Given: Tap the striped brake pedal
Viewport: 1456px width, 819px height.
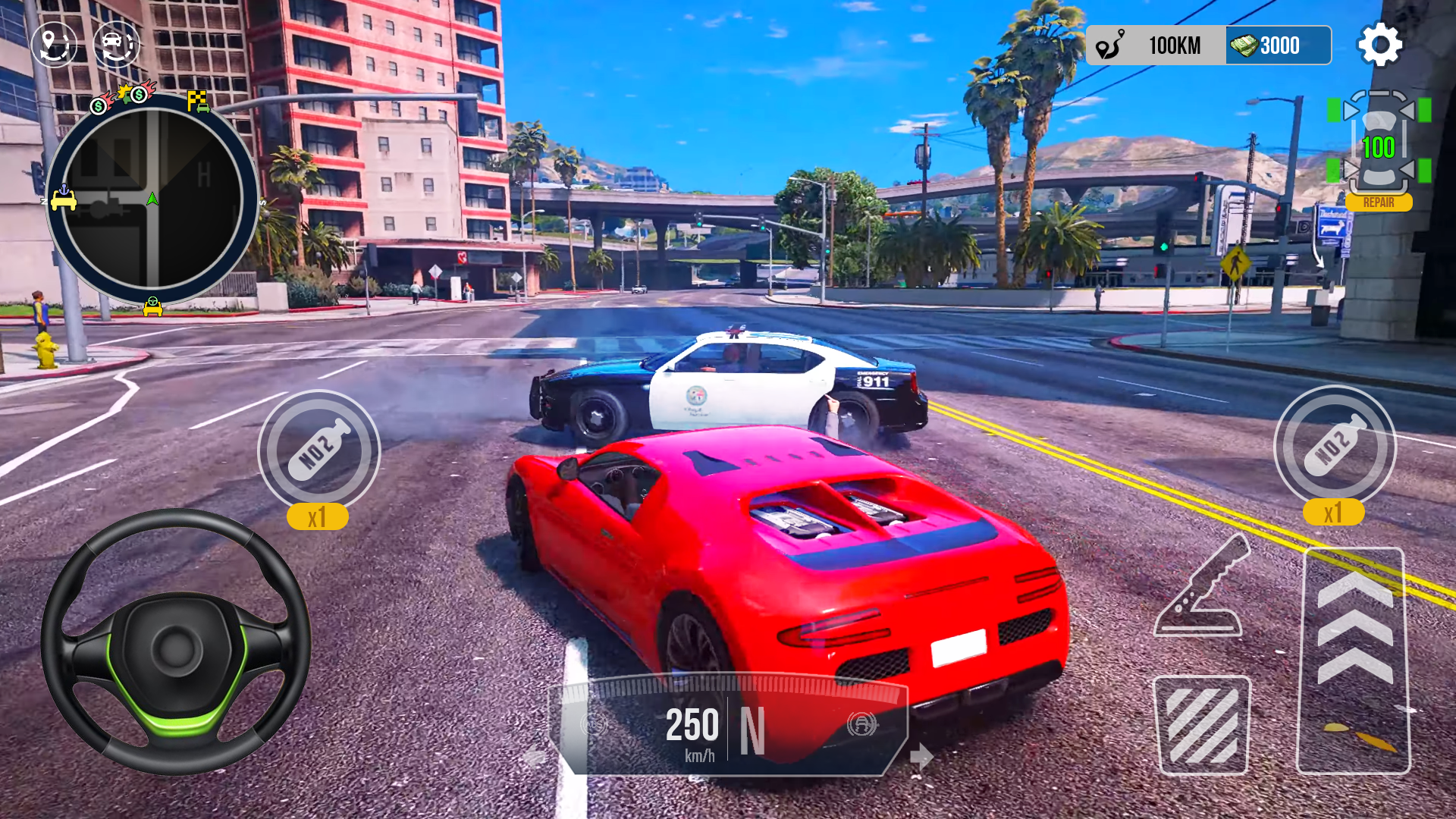Looking at the screenshot, I should 1201,725.
